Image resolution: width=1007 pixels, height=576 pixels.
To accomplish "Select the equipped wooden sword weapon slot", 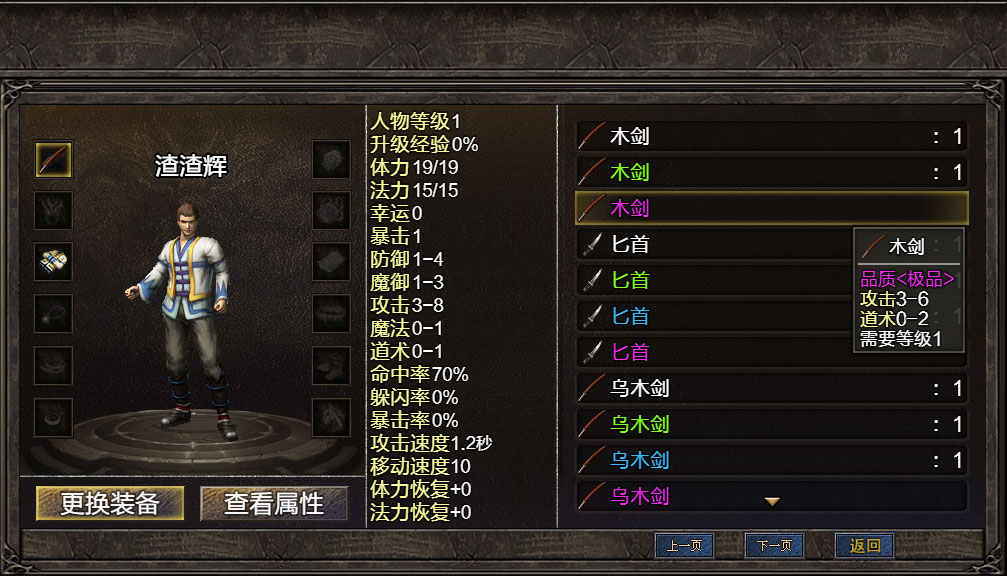I will click(54, 159).
